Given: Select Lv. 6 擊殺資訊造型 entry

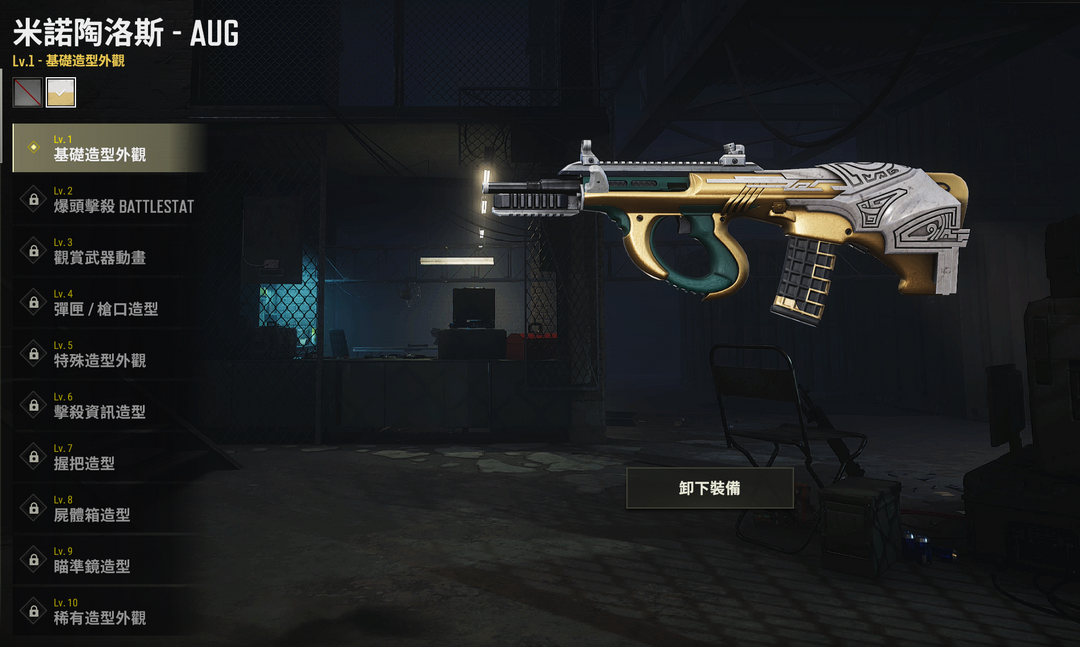Looking at the screenshot, I should coord(108,405).
